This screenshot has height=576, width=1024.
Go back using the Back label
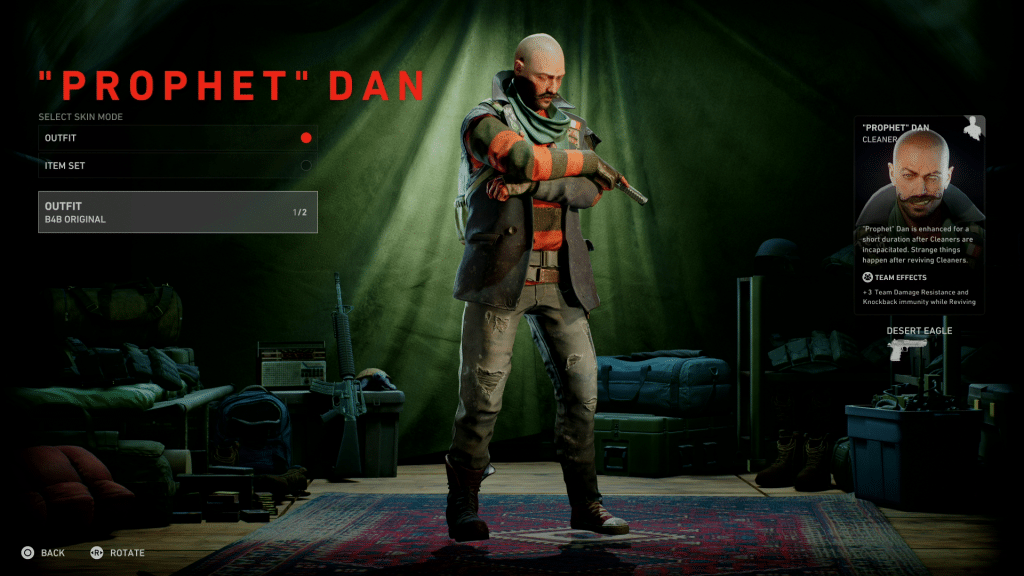pyautogui.click(x=52, y=553)
